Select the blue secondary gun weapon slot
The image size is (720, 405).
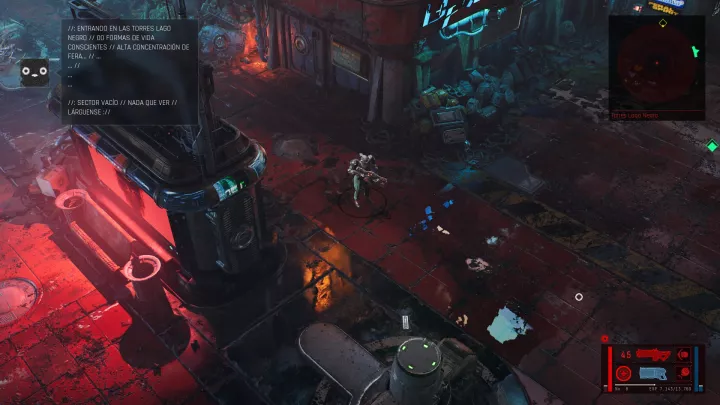coord(655,373)
